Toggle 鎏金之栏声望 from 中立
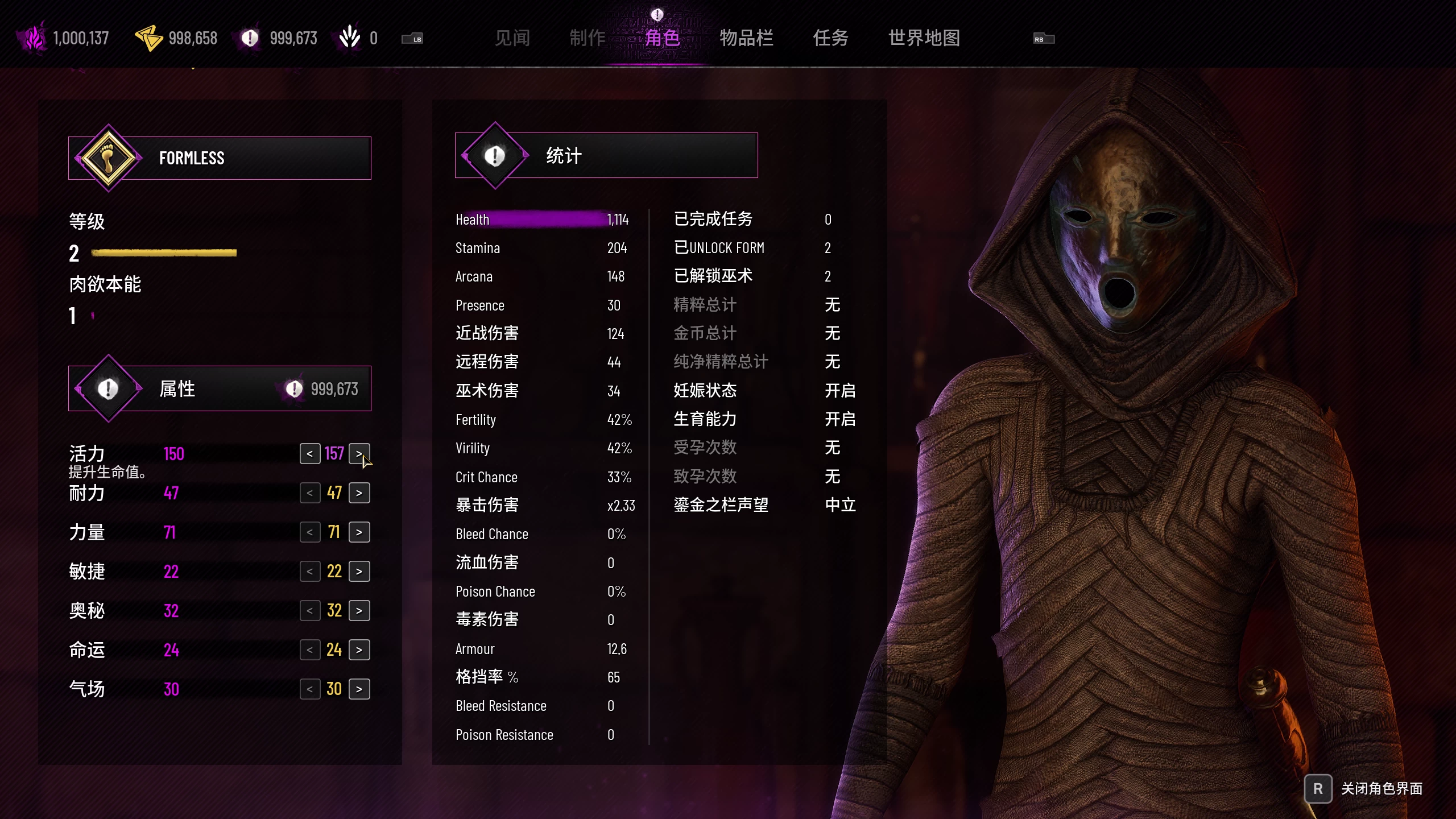 click(x=840, y=505)
